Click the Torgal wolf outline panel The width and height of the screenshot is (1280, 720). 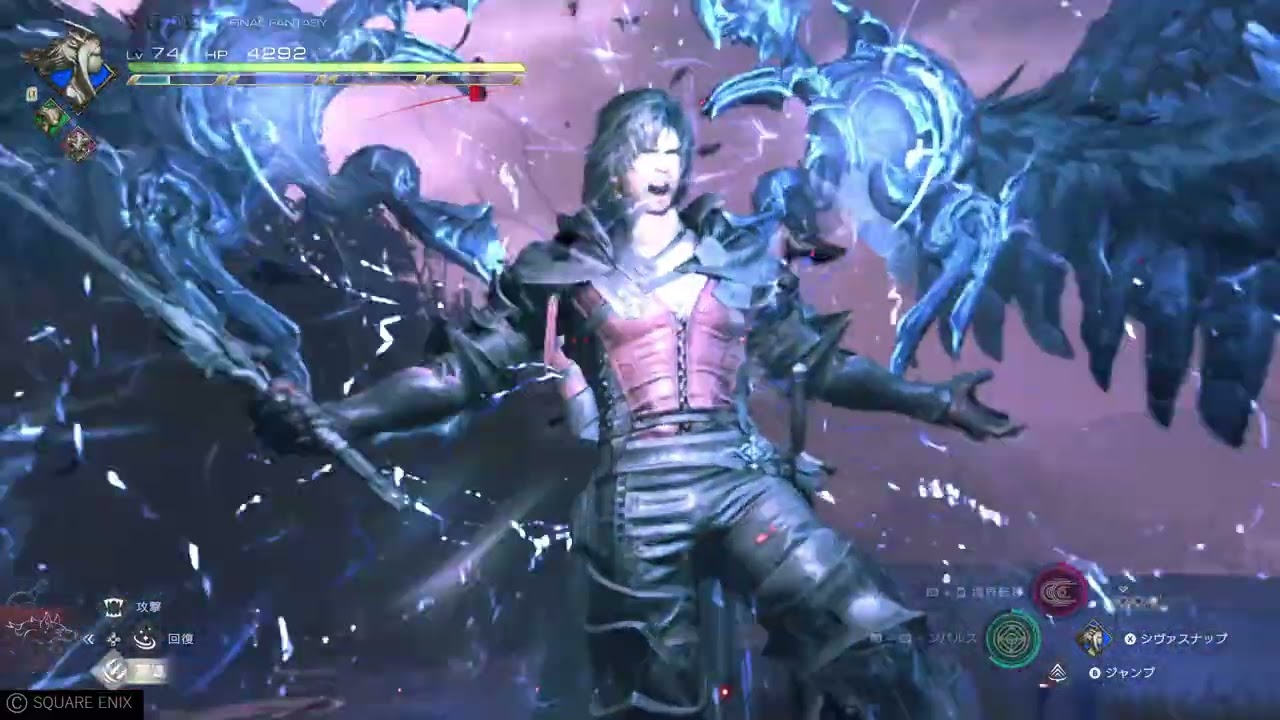(x=40, y=625)
